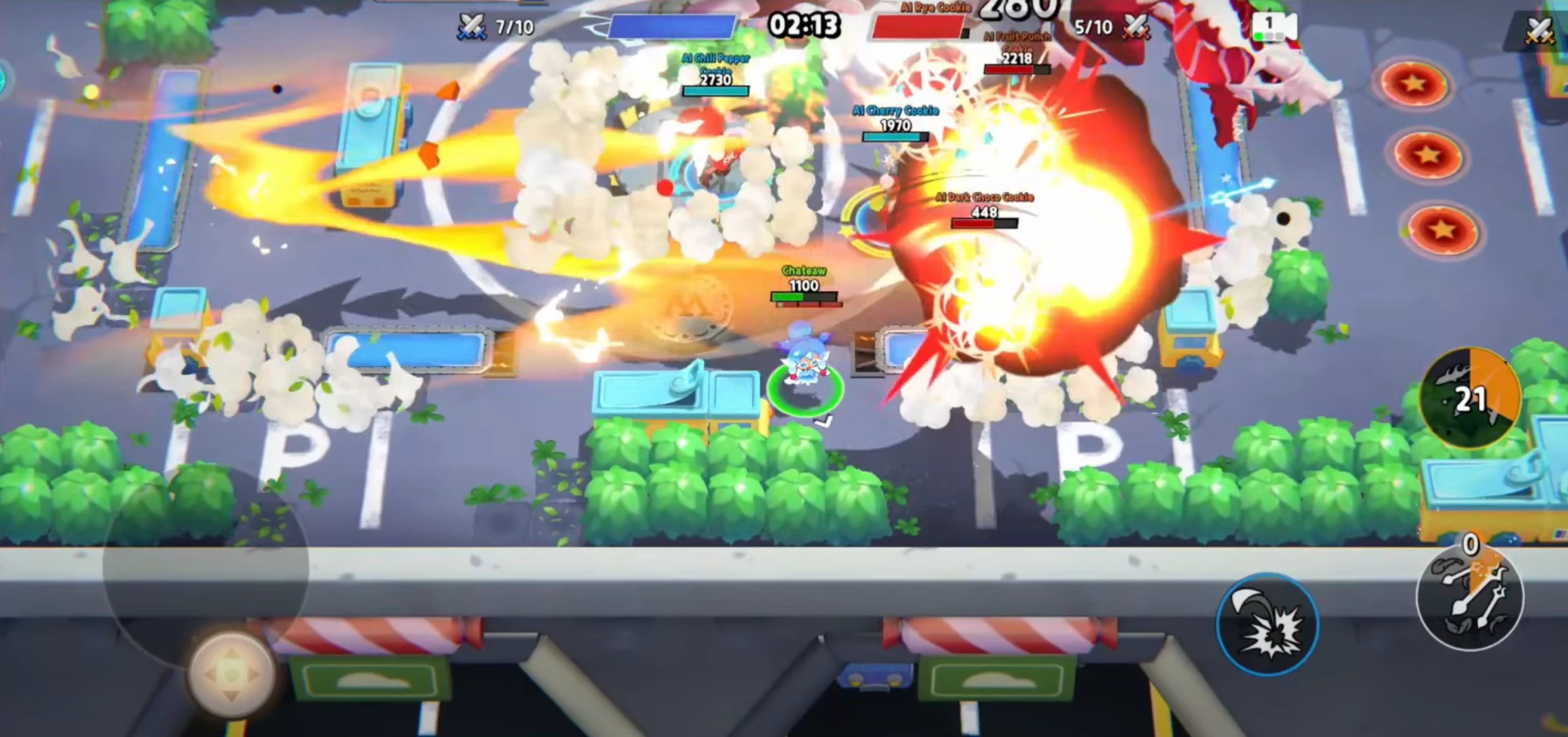Screen dimensions: 1568x737
Task: Tap the basic attack slash button
Action: point(1267,625)
